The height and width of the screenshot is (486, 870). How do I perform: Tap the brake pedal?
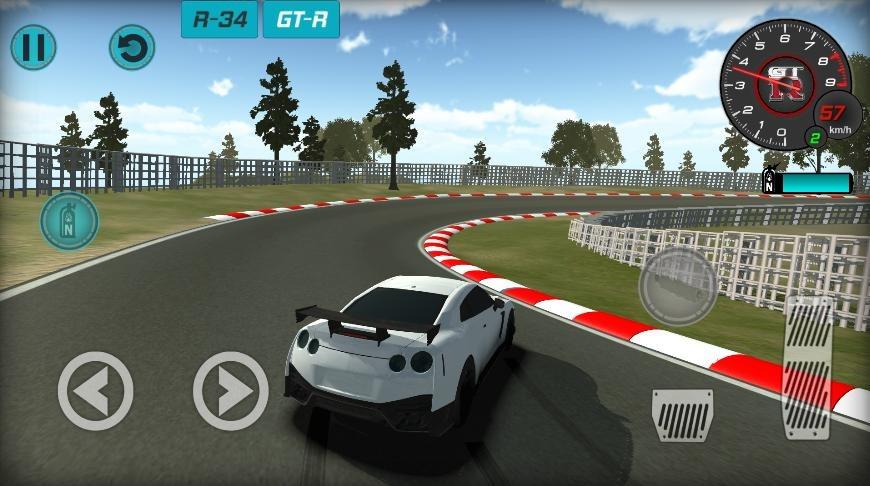(682, 412)
